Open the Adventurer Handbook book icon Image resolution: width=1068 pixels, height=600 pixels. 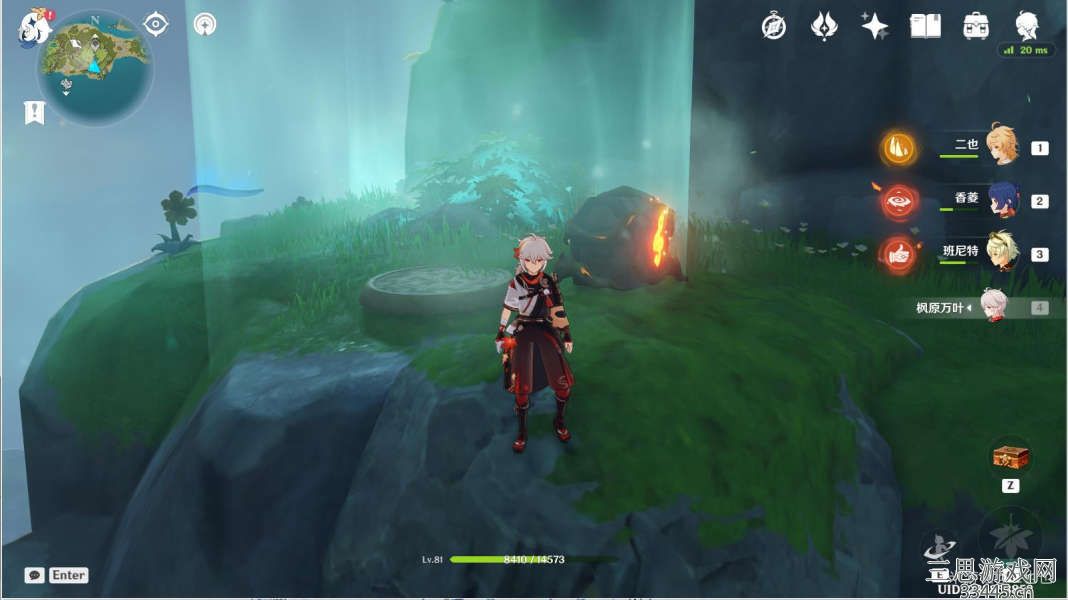(925, 27)
